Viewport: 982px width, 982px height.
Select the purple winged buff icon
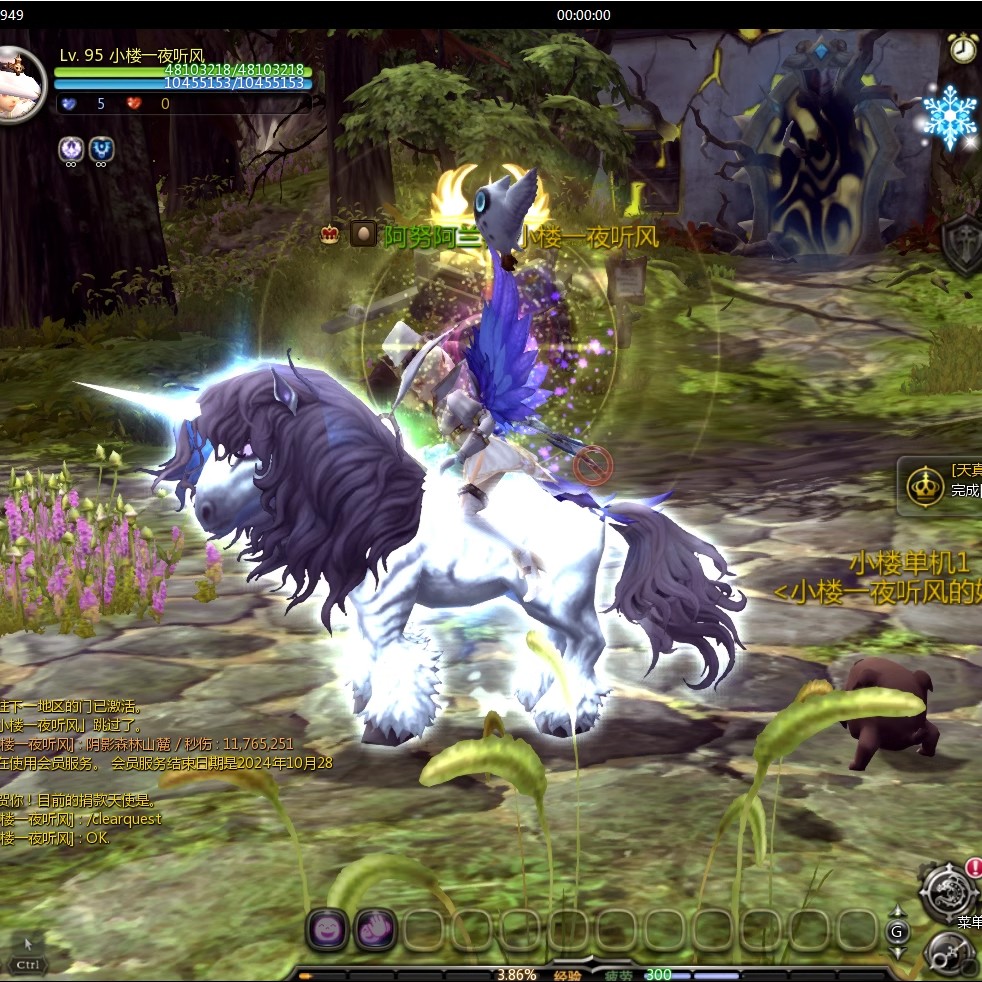pos(70,149)
